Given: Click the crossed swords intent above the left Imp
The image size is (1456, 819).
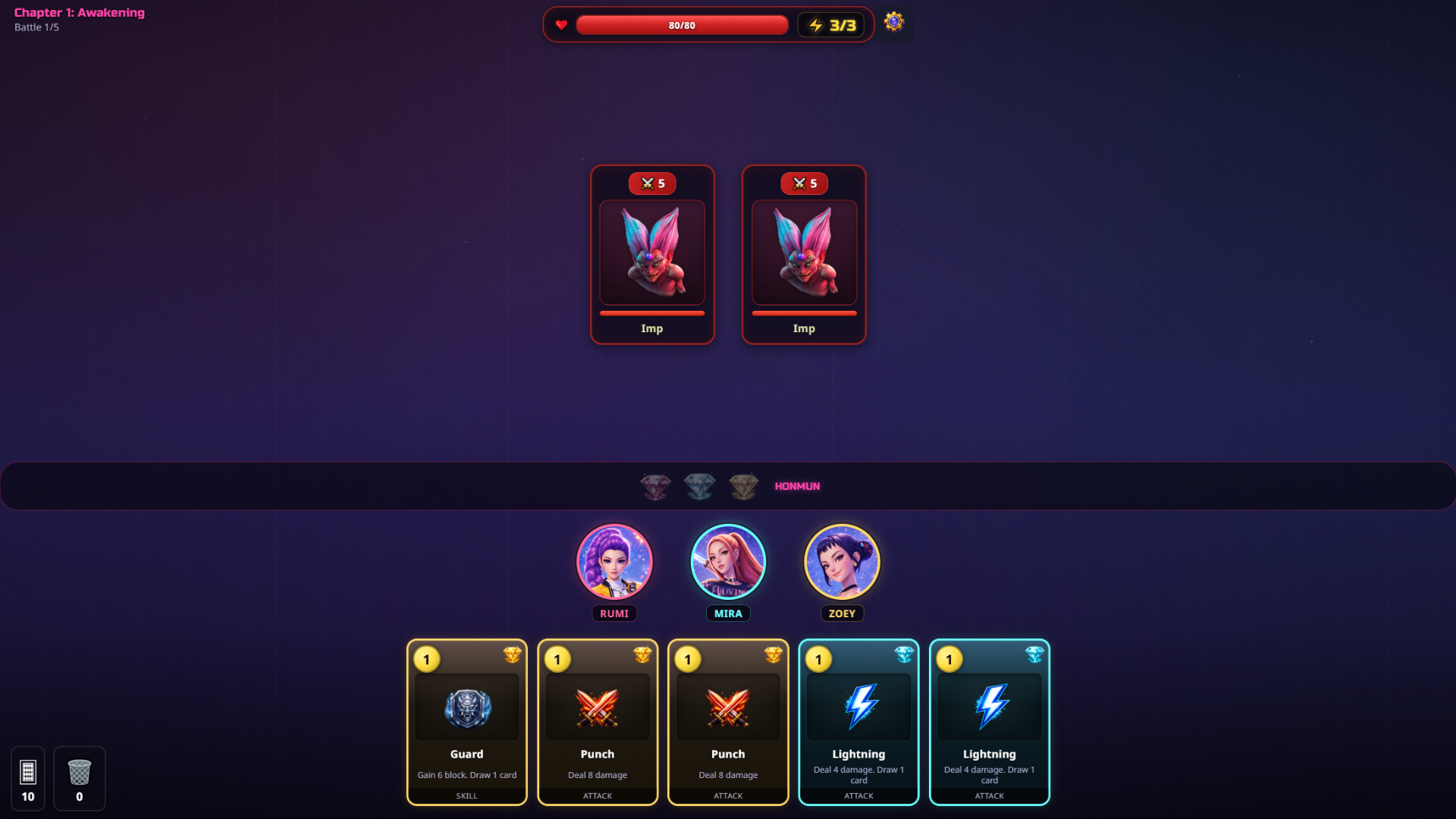Looking at the screenshot, I should [652, 183].
